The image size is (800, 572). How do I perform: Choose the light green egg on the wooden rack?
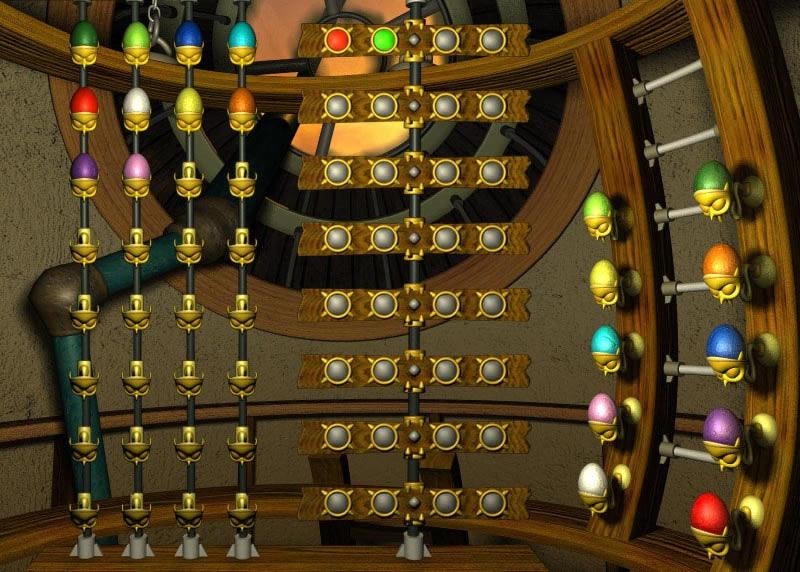point(597,209)
